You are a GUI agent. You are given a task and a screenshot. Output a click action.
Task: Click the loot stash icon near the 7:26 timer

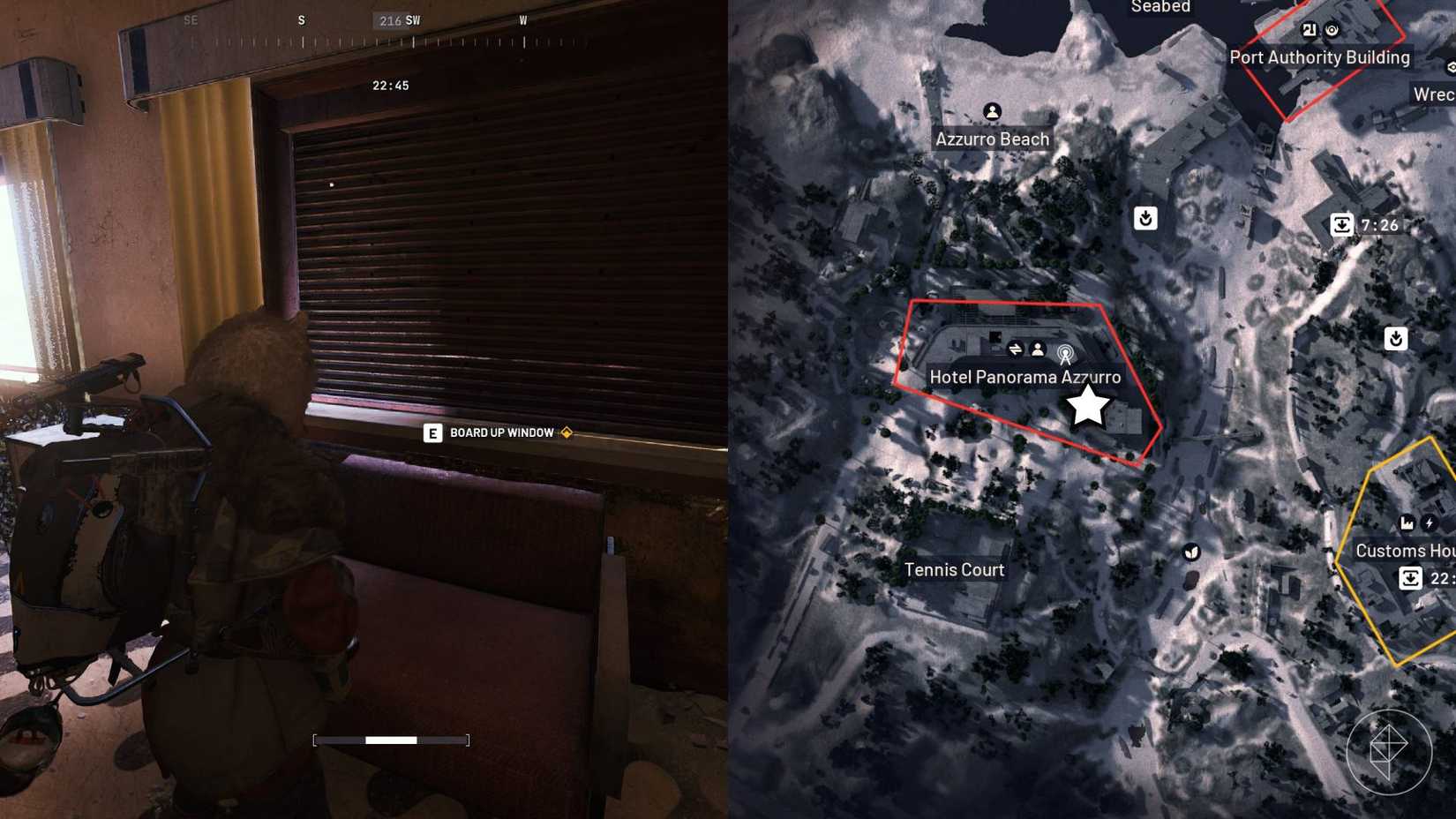pos(1146,217)
